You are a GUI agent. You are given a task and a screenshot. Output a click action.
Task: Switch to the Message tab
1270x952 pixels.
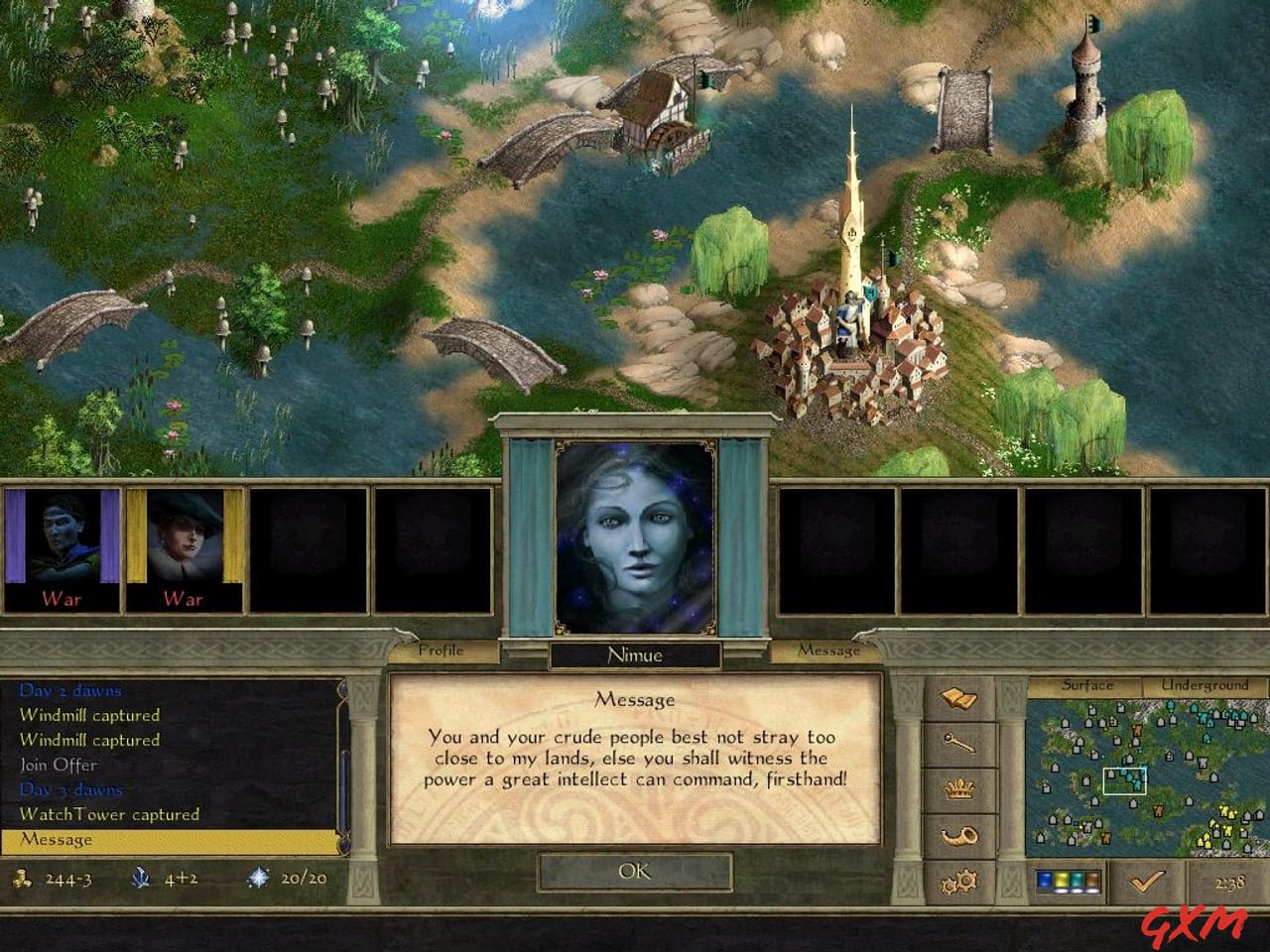click(829, 652)
